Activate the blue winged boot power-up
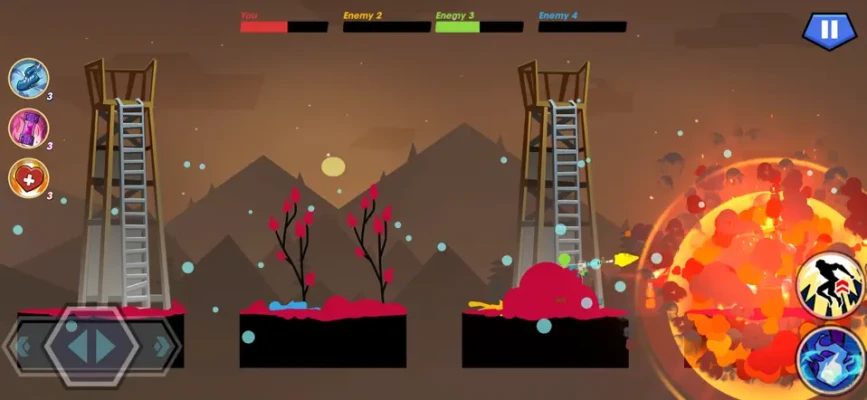This screenshot has width=867, height=400. [28, 78]
